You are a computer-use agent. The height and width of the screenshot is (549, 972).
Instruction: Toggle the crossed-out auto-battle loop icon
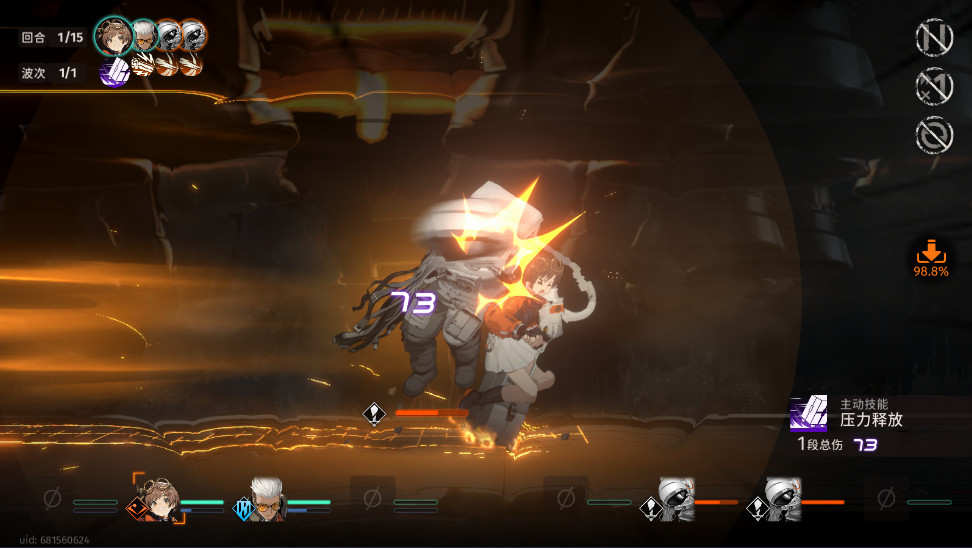(x=934, y=136)
